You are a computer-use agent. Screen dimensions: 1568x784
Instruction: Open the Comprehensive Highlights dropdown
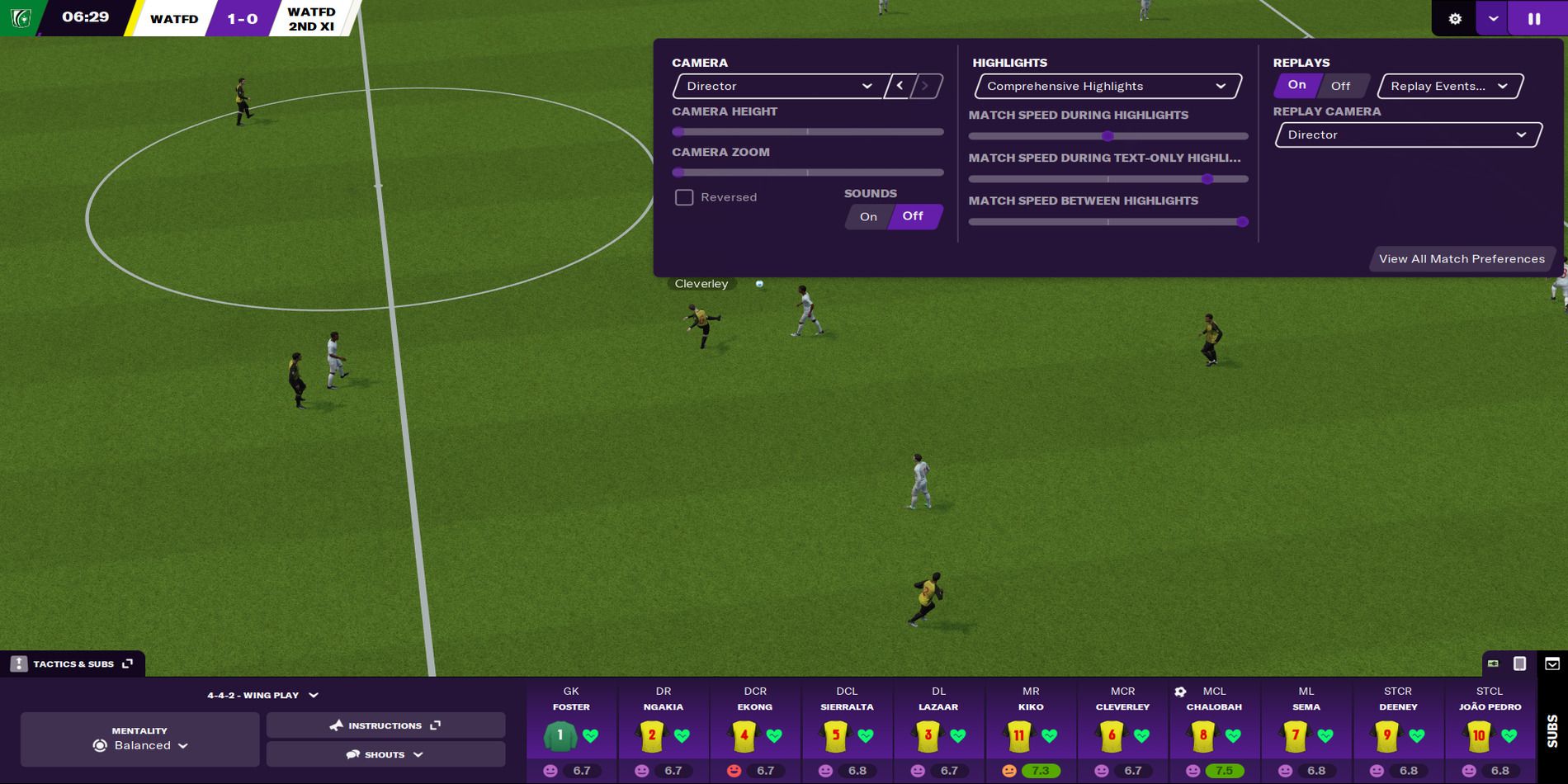pos(1106,86)
